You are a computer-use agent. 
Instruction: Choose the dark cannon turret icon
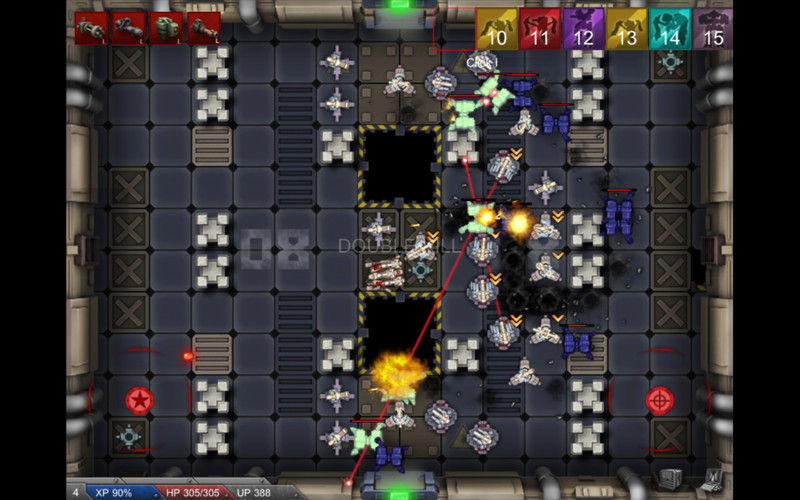pos(128,28)
